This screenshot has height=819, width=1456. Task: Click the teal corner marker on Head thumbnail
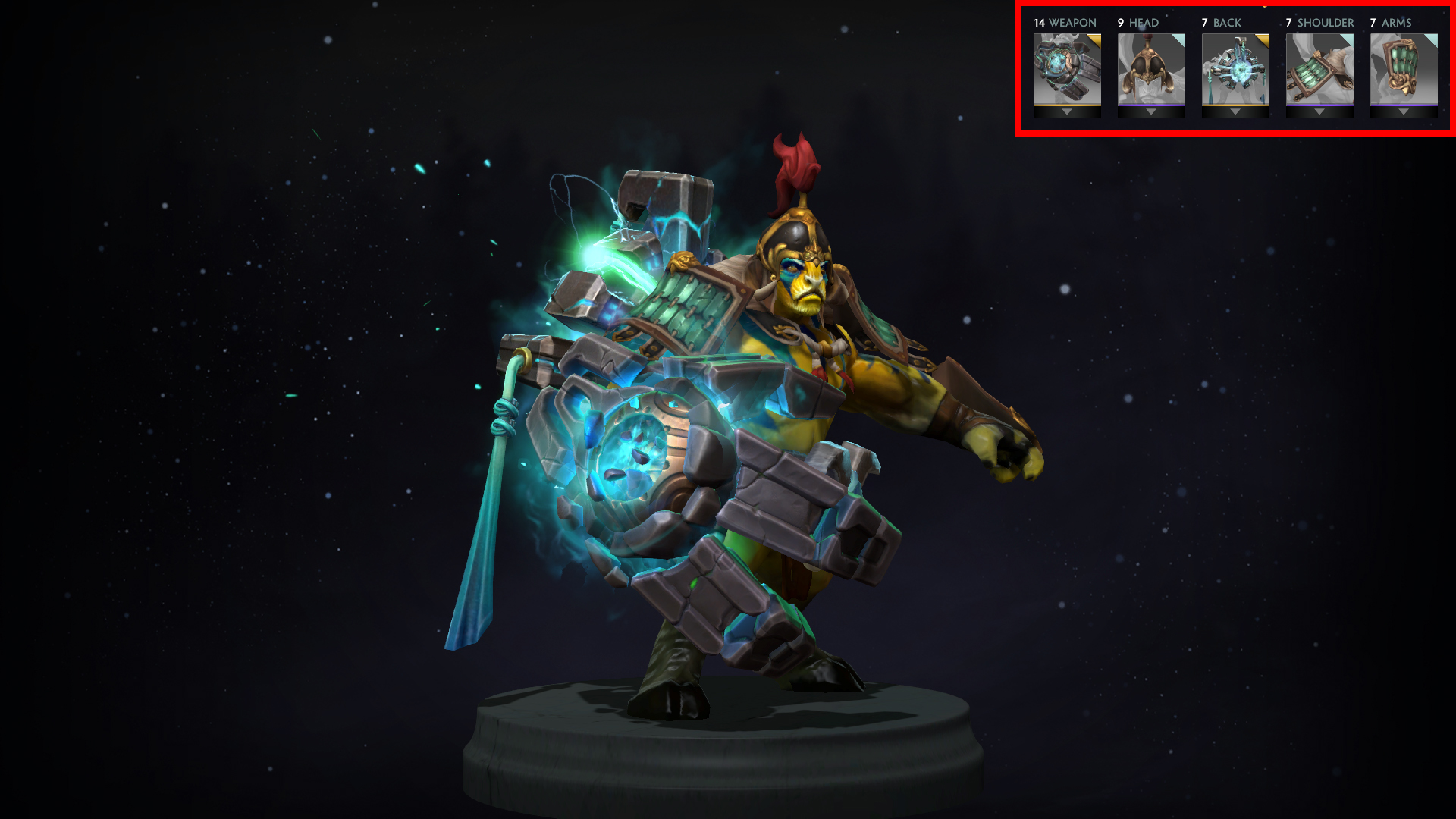[1179, 38]
